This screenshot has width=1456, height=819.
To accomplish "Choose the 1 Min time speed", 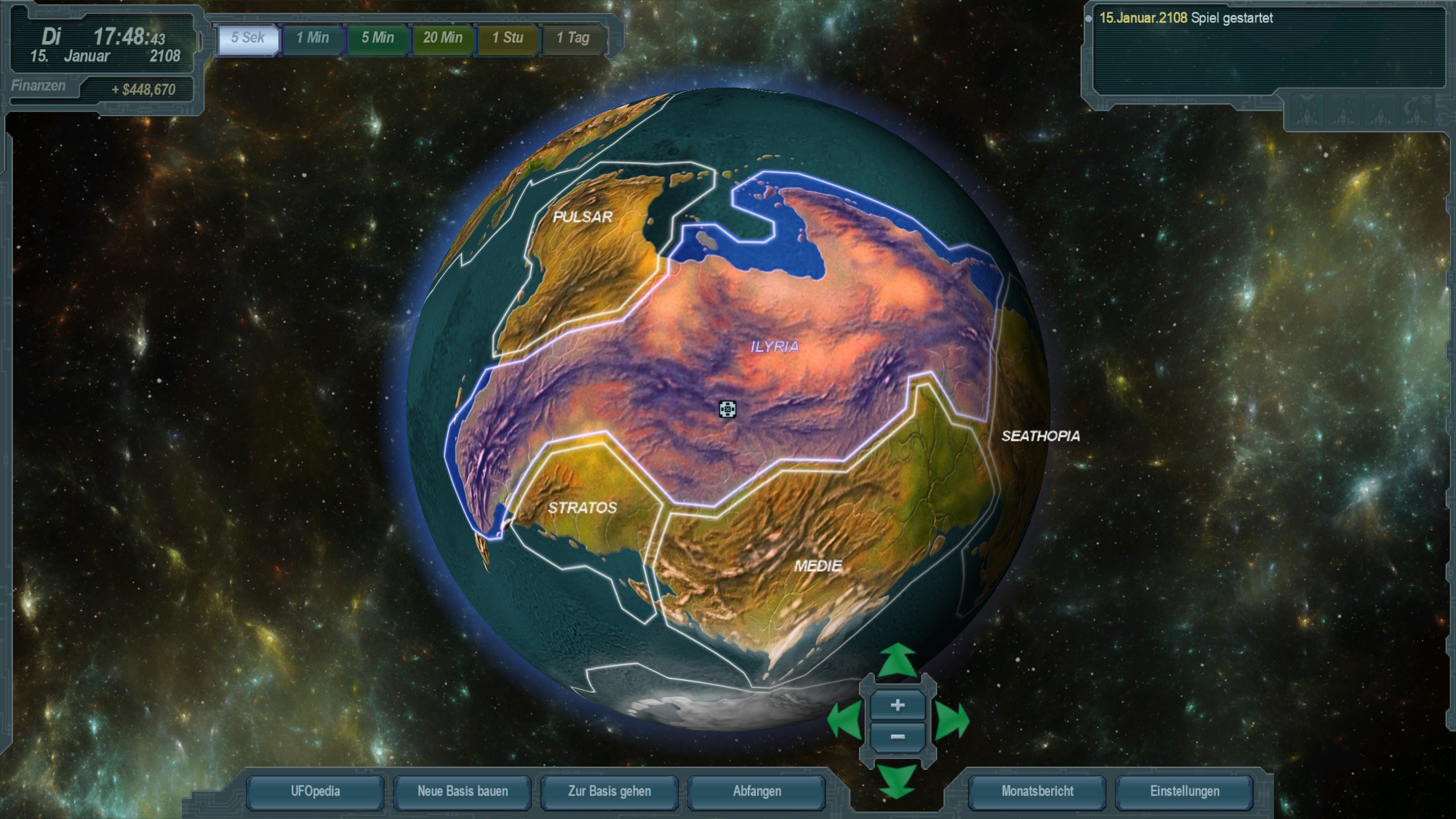I will [x=313, y=39].
